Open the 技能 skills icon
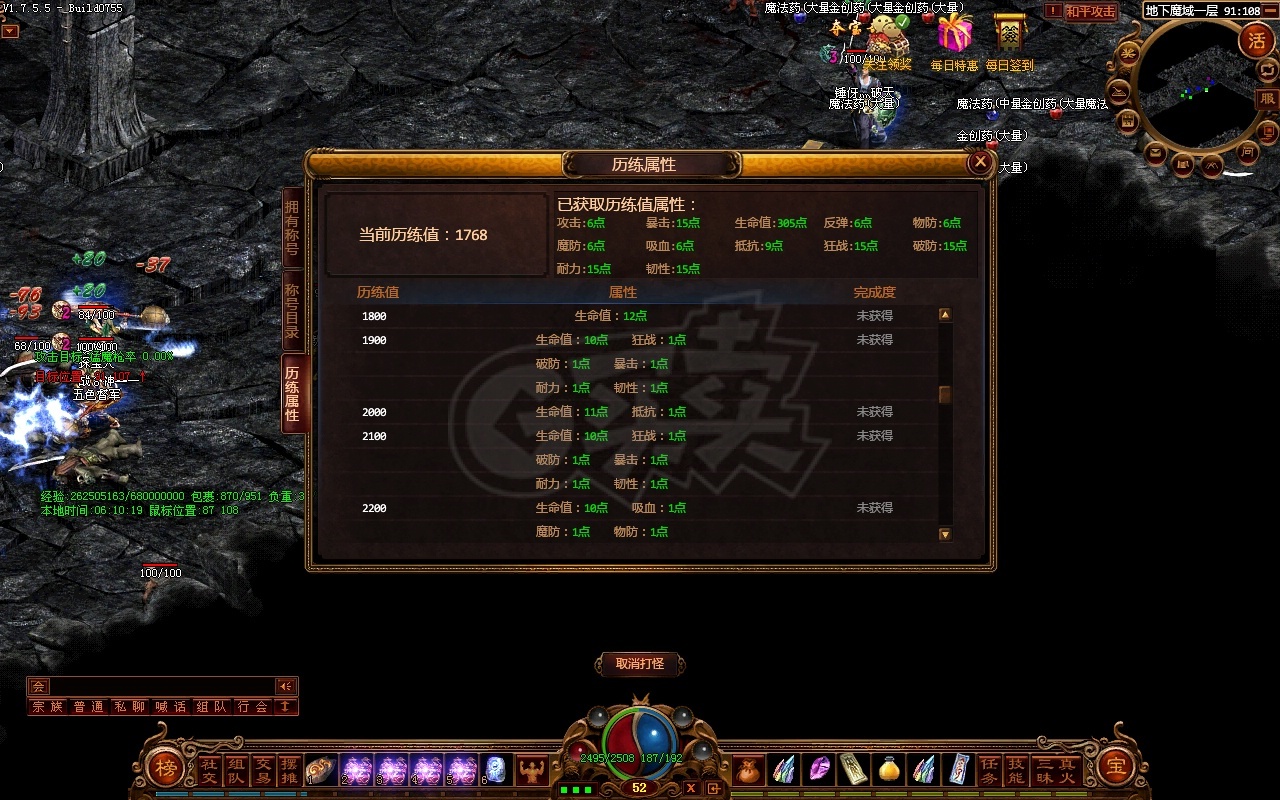 coord(1014,770)
